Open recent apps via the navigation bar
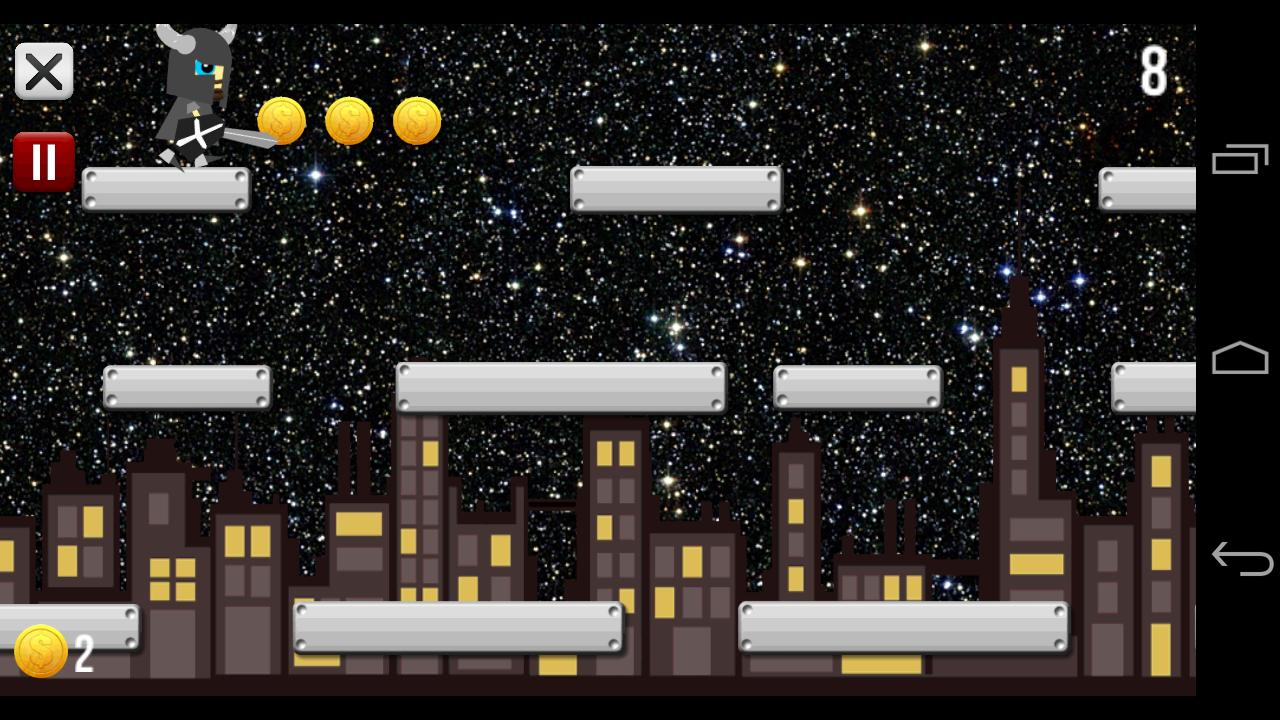Image resolution: width=1280 pixels, height=720 pixels. coord(1240,160)
